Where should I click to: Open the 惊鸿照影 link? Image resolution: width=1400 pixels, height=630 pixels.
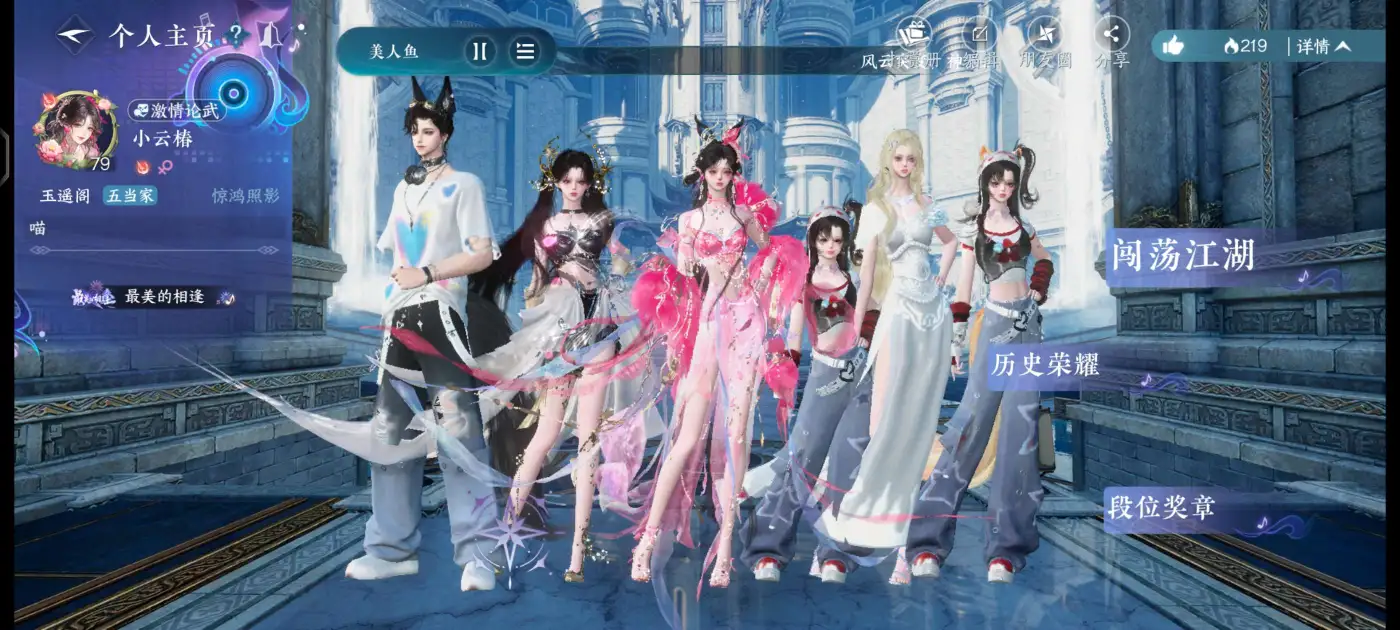tap(245, 196)
